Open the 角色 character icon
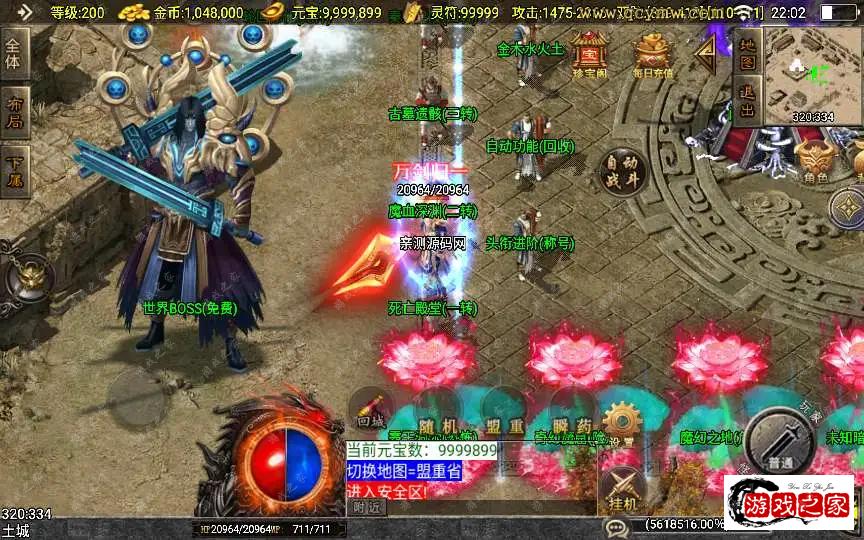The width and height of the screenshot is (864, 540). pos(815,162)
